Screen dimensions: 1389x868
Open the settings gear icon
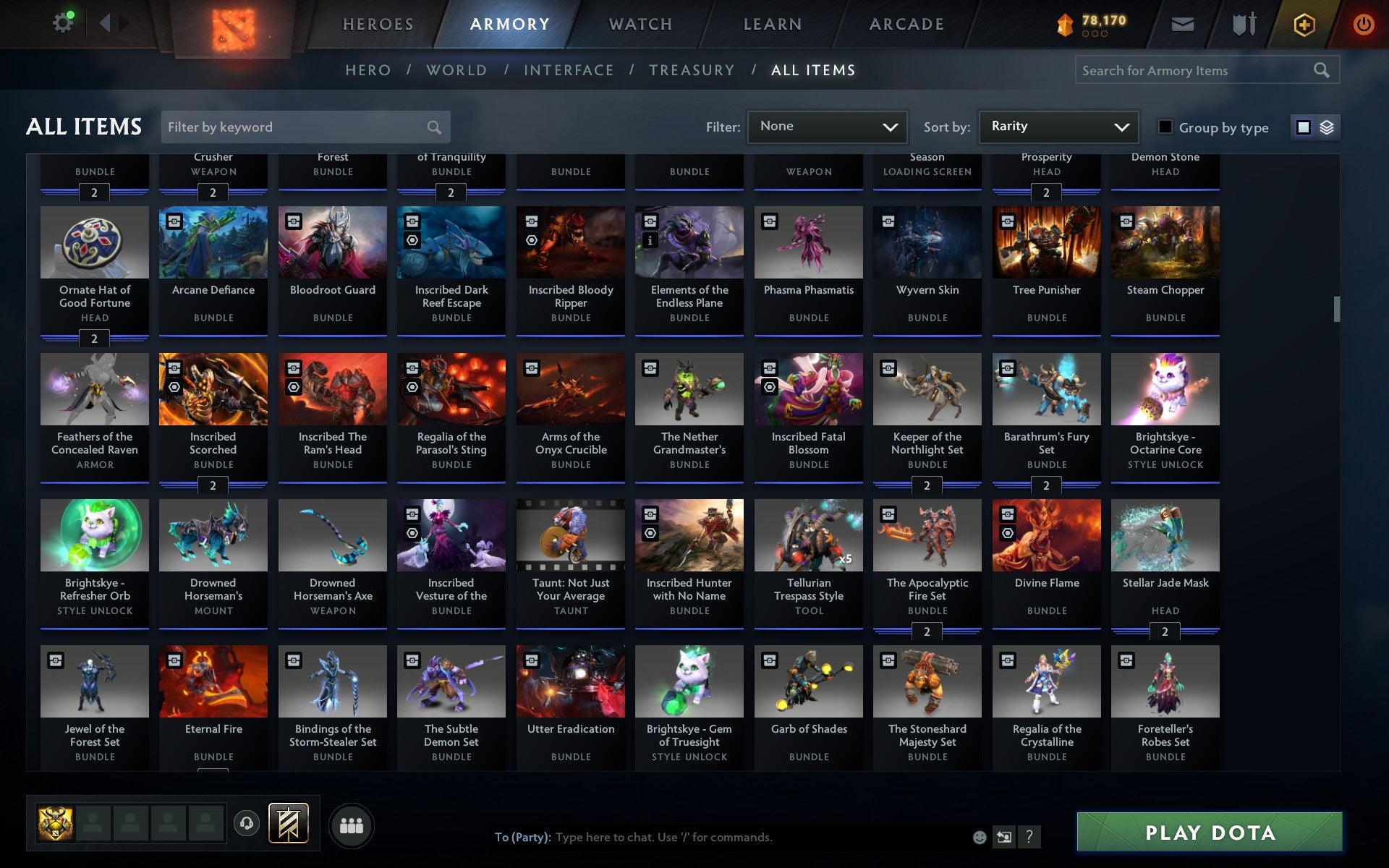click(x=62, y=22)
